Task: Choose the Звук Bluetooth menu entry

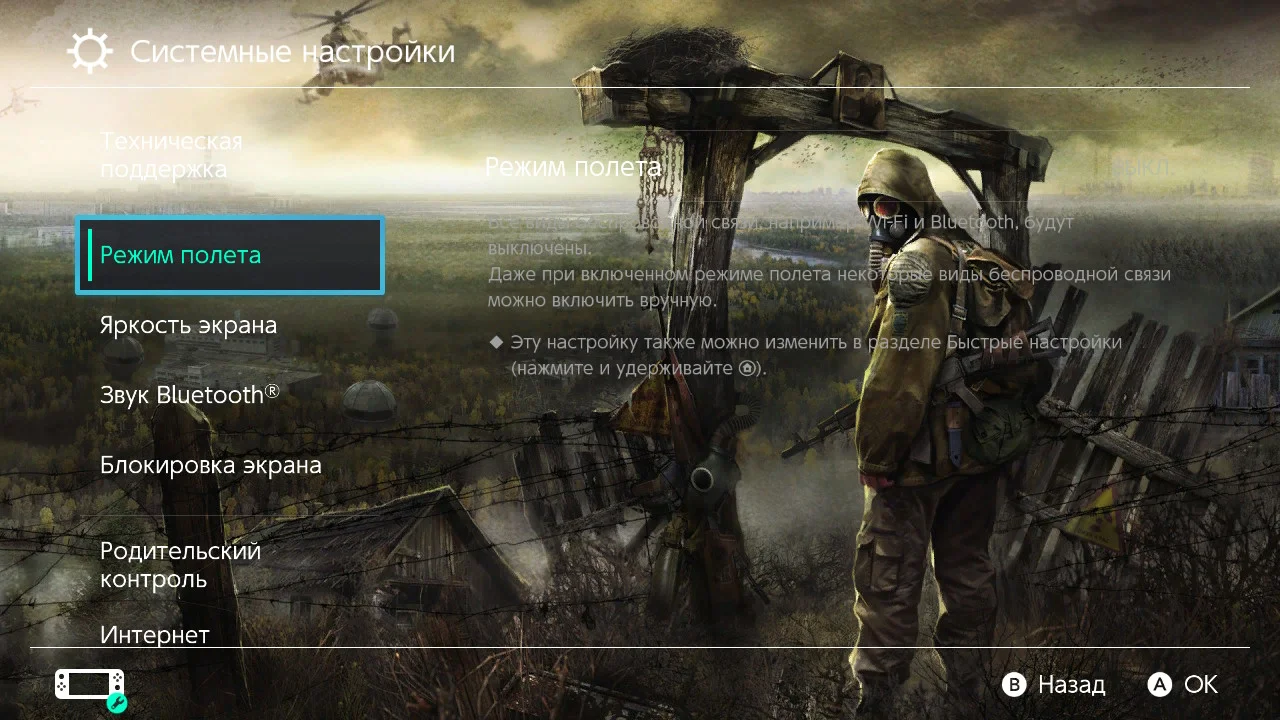Action: 189,395
